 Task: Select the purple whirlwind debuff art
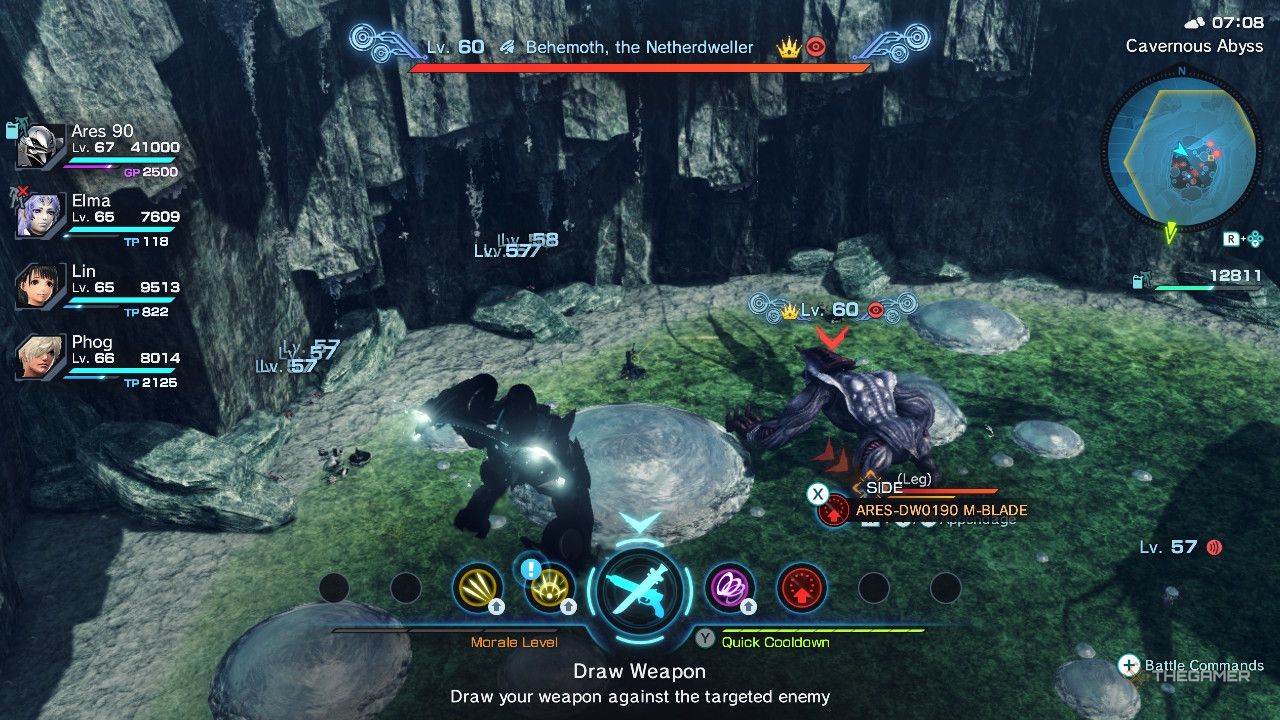(732, 588)
